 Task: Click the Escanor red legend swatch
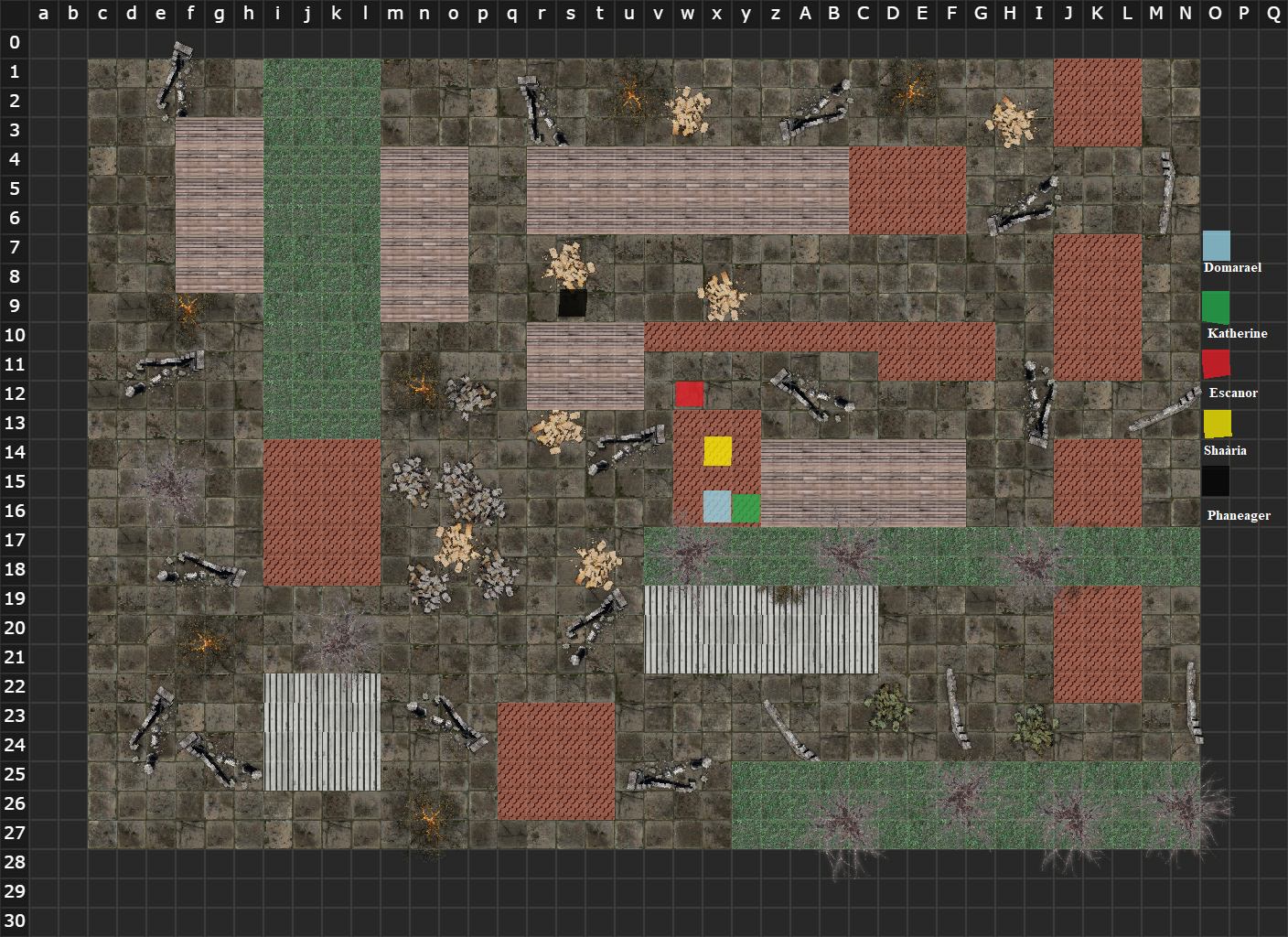click(x=1216, y=364)
